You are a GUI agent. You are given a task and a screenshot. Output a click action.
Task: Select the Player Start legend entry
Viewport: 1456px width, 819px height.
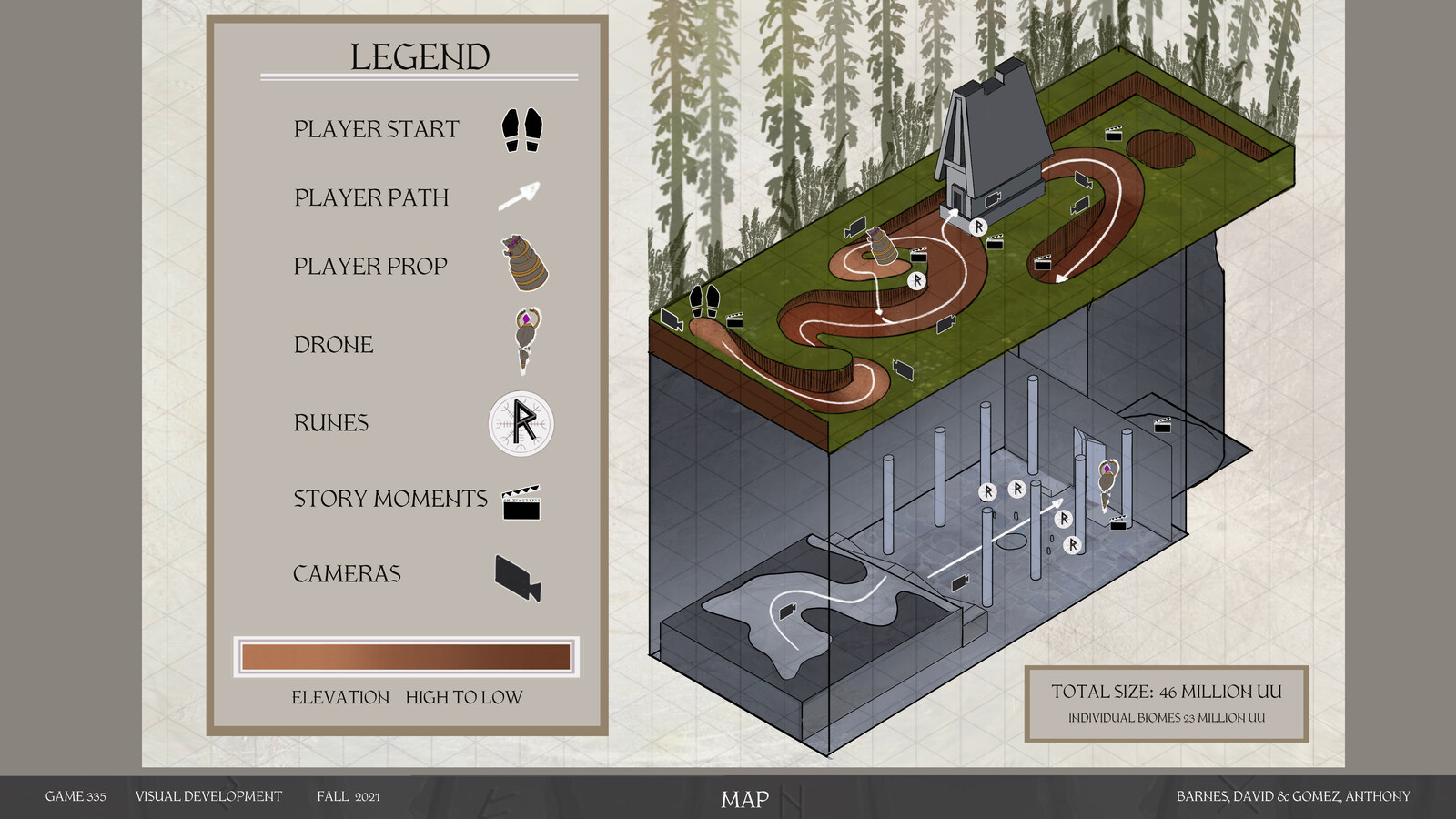(376, 129)
